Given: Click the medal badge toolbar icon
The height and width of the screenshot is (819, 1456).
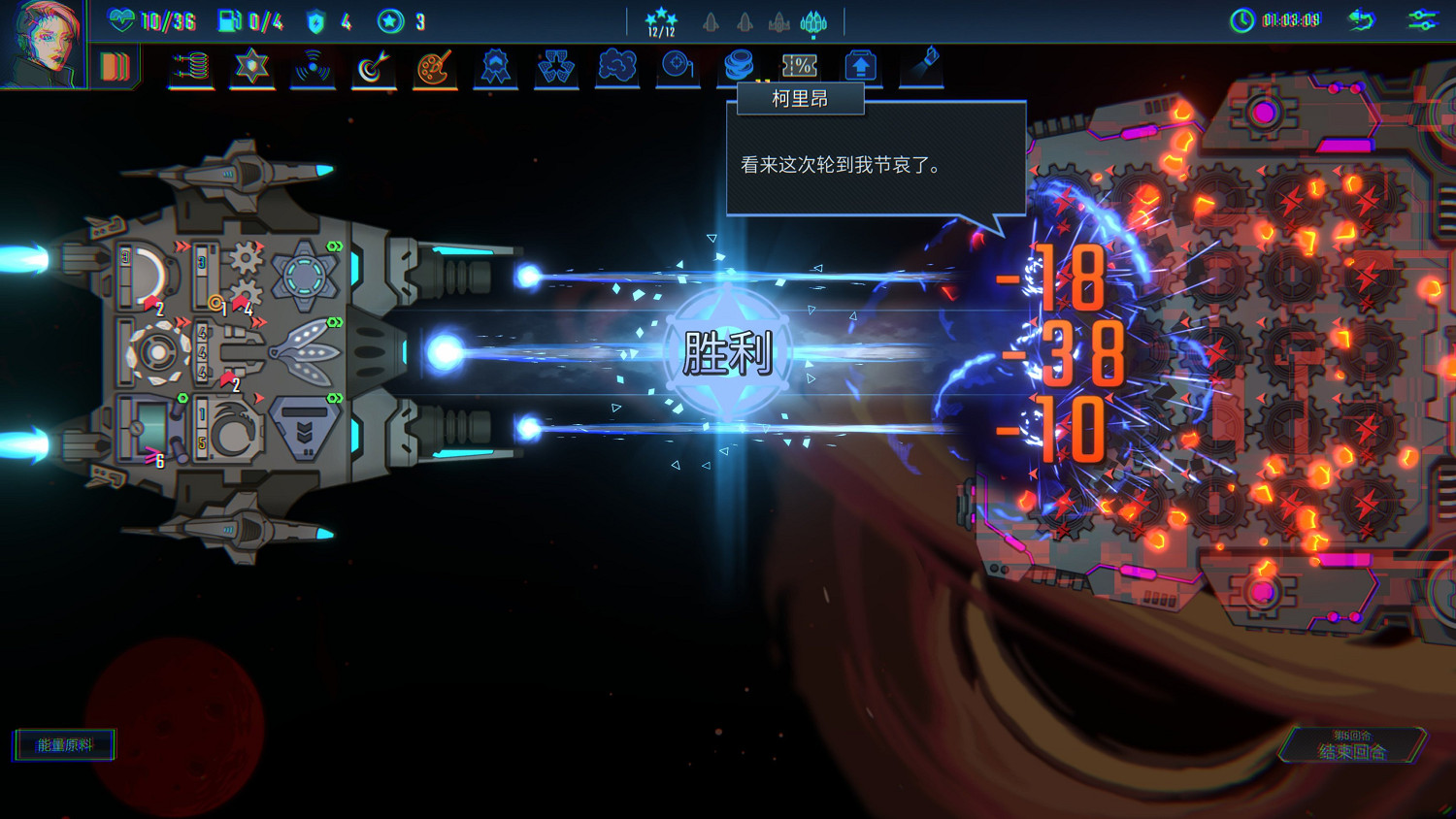Looking at the screenshot, I should [x=493, y=66].
